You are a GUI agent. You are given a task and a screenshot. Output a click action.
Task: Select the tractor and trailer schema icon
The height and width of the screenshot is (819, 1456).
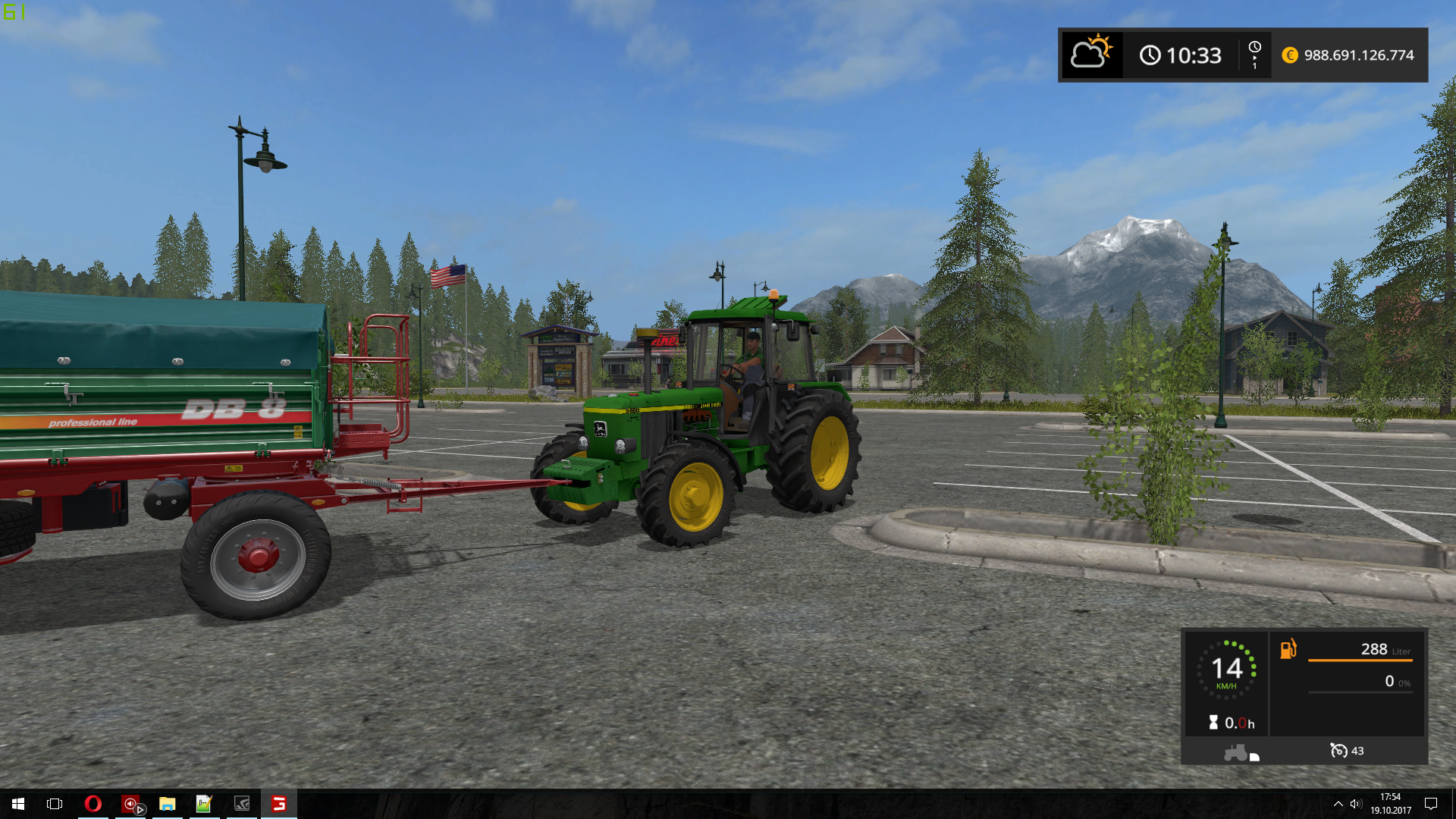1239,752
